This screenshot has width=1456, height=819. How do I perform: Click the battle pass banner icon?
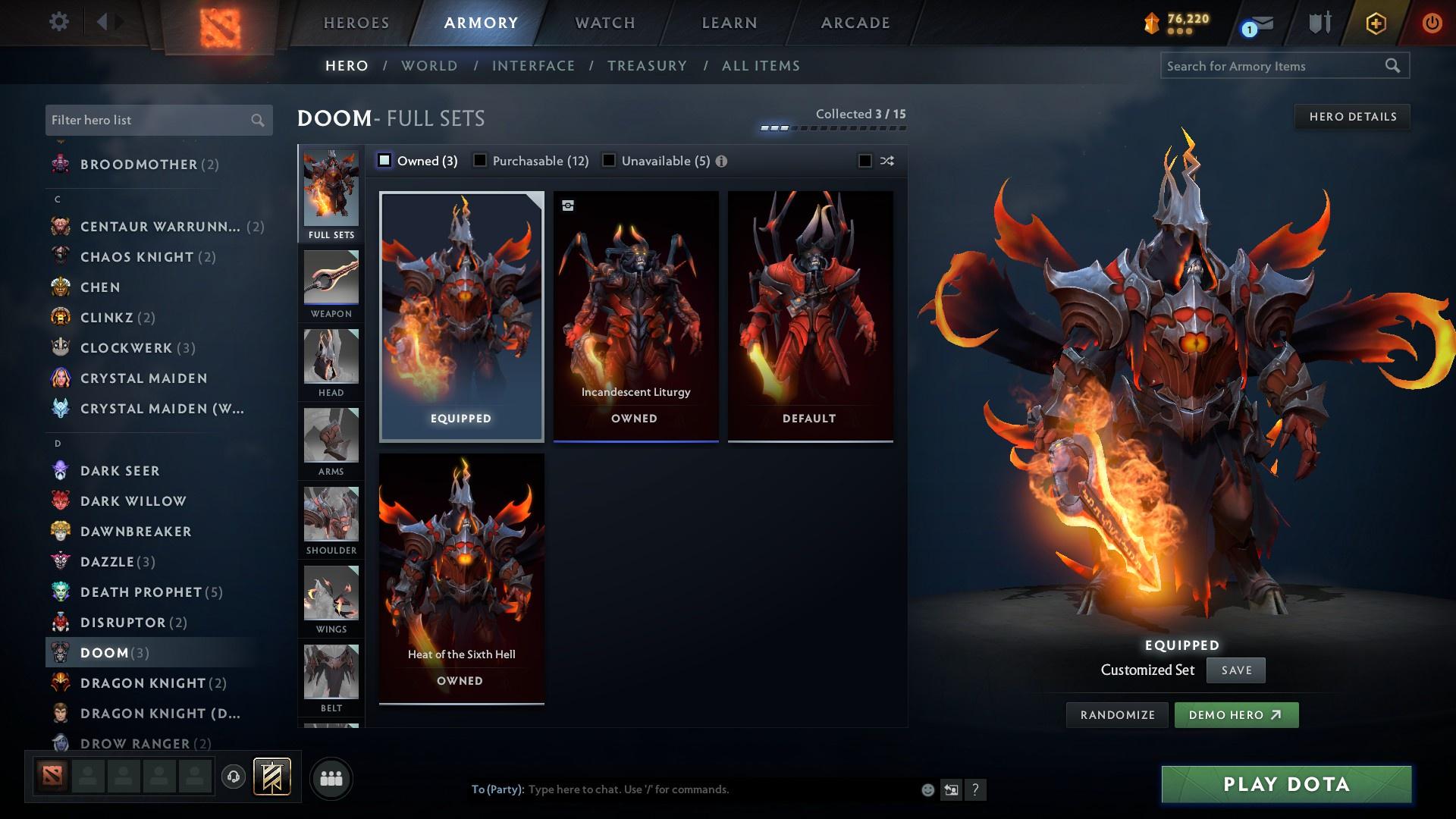[x=271, y=777]
